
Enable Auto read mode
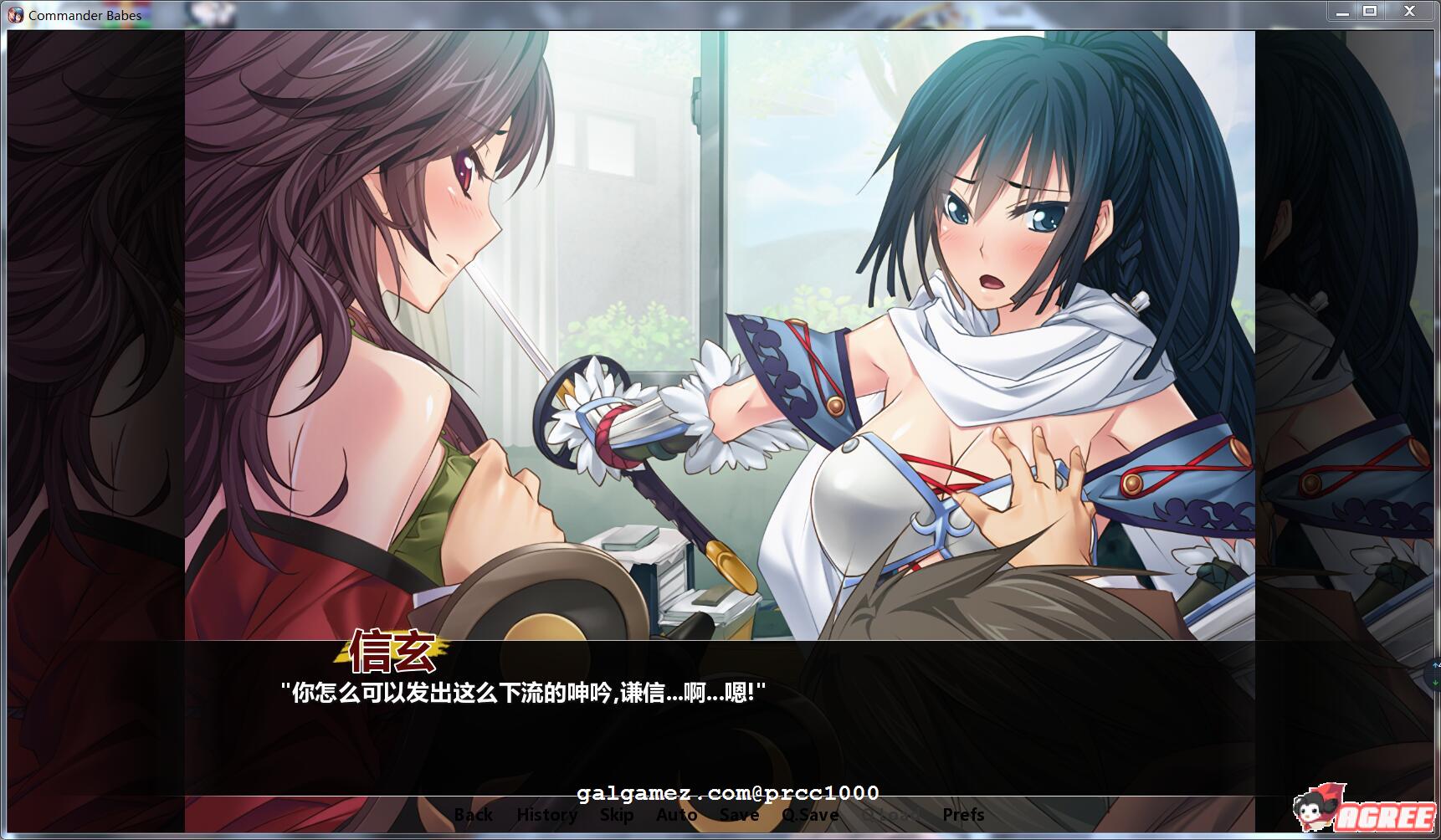(x=678, y=814)
